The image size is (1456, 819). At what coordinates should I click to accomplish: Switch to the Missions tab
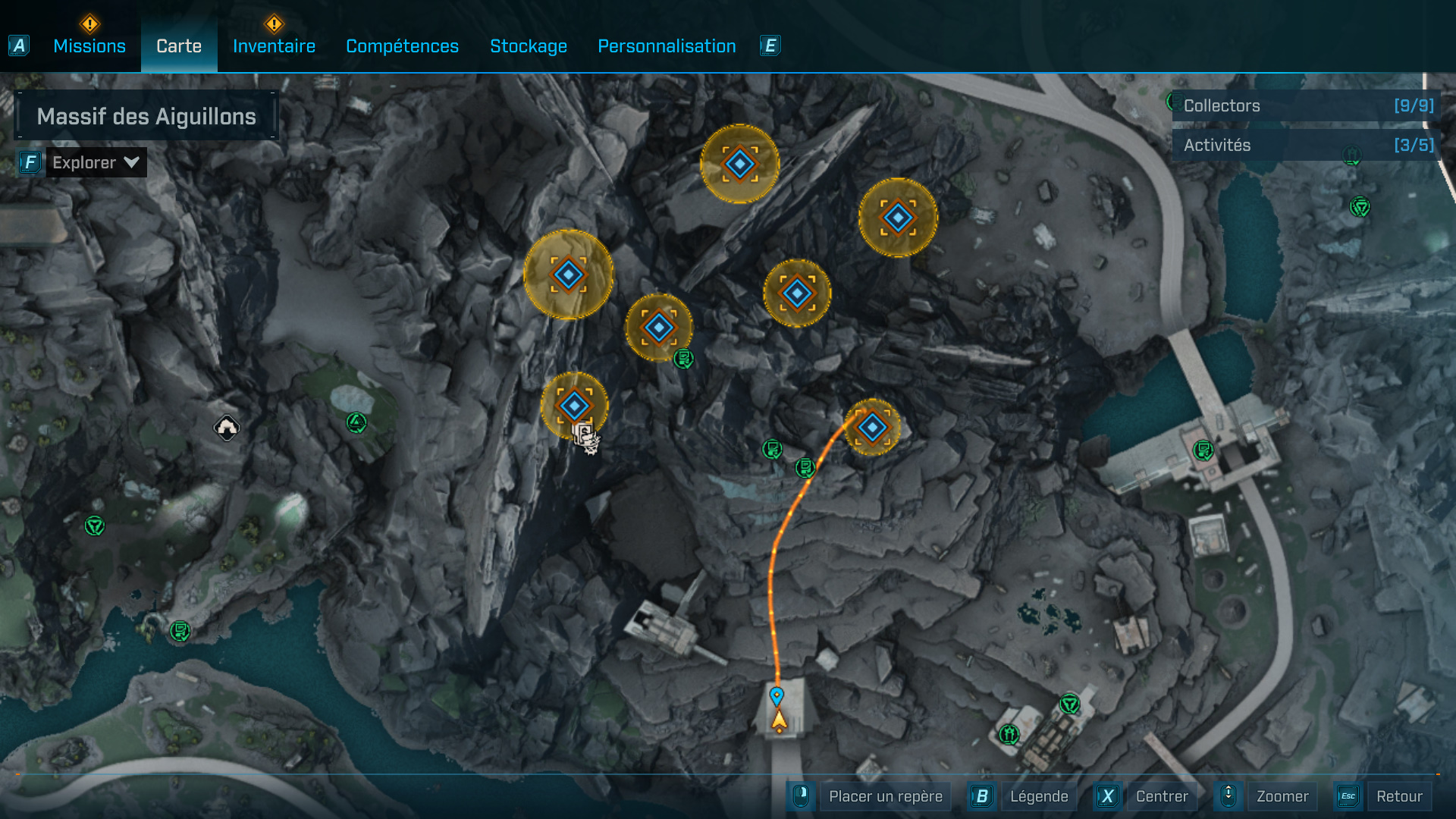click(89, 46)
